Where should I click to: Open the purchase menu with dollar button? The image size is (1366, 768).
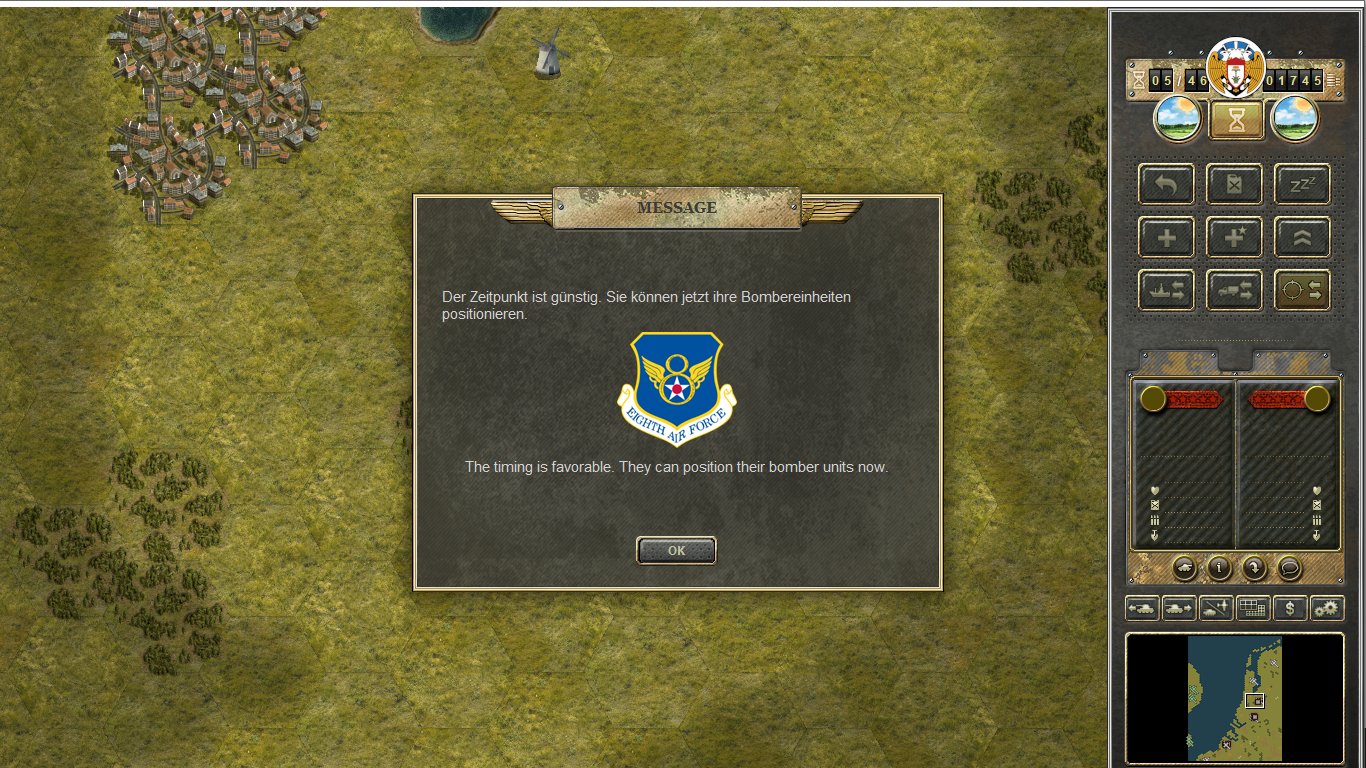click(1290, 608)
